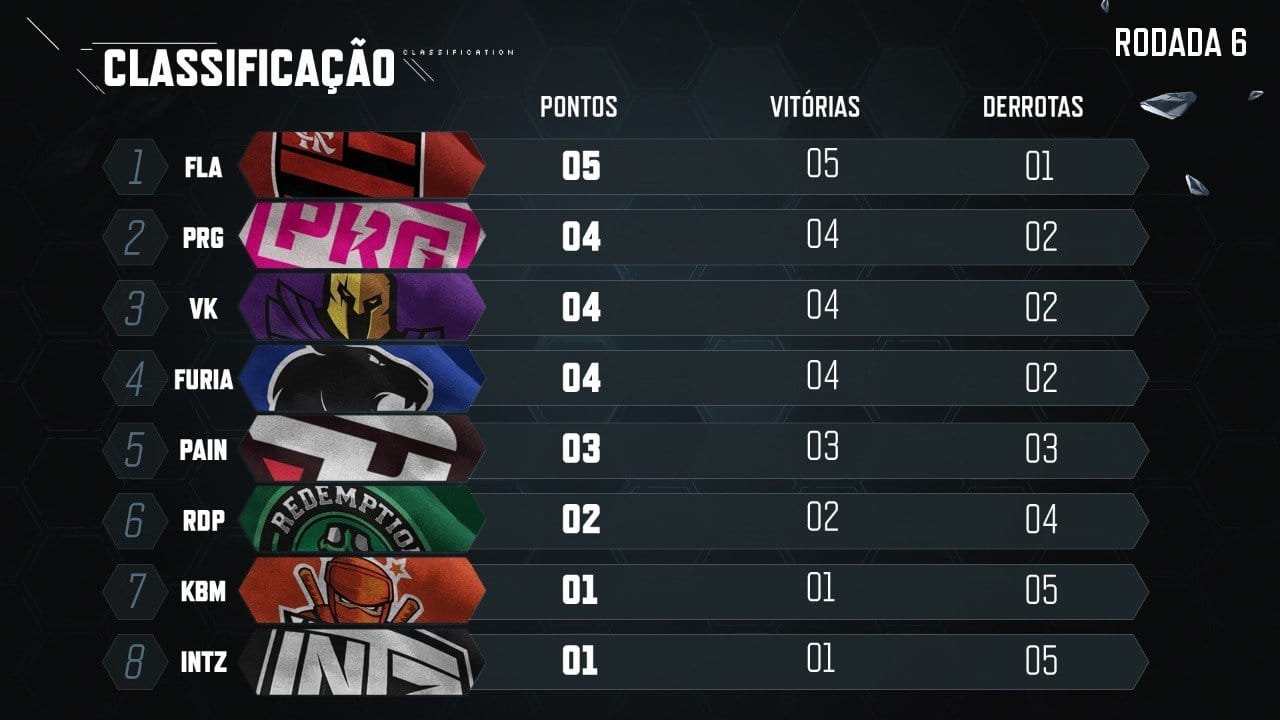Click the Redemption green team logo
The width and height of the screenshot is (1280, 720).
(x=362, y=520)
